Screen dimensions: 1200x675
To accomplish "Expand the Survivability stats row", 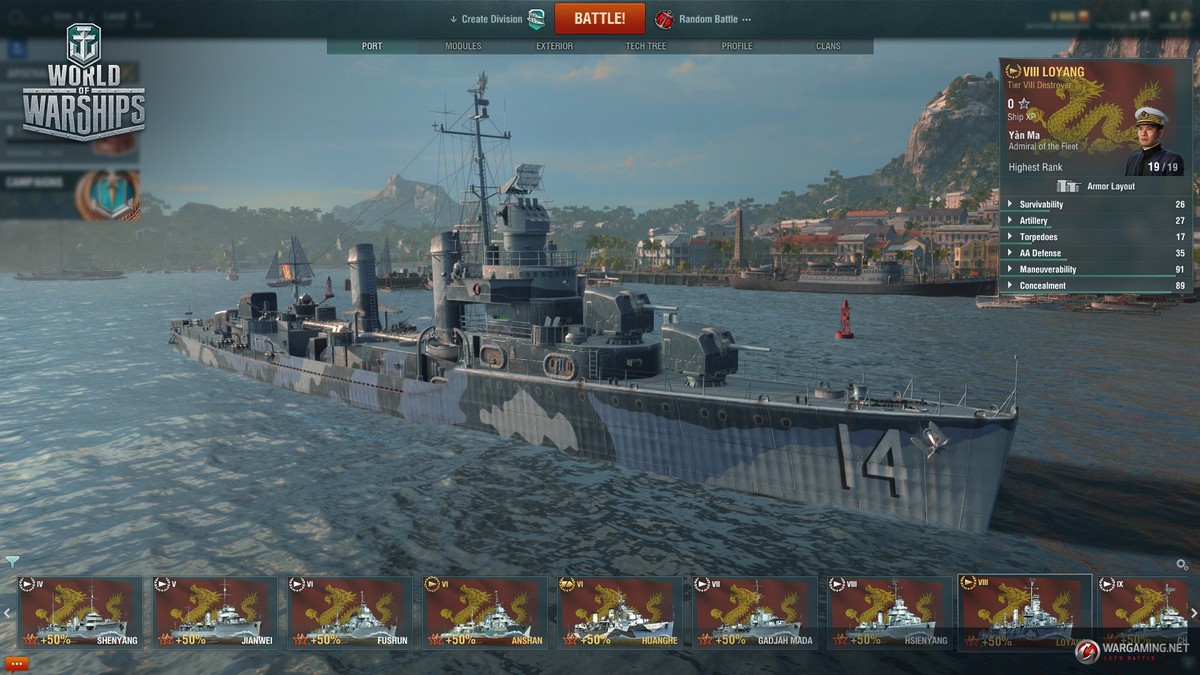I will [x=1041, y=205].
